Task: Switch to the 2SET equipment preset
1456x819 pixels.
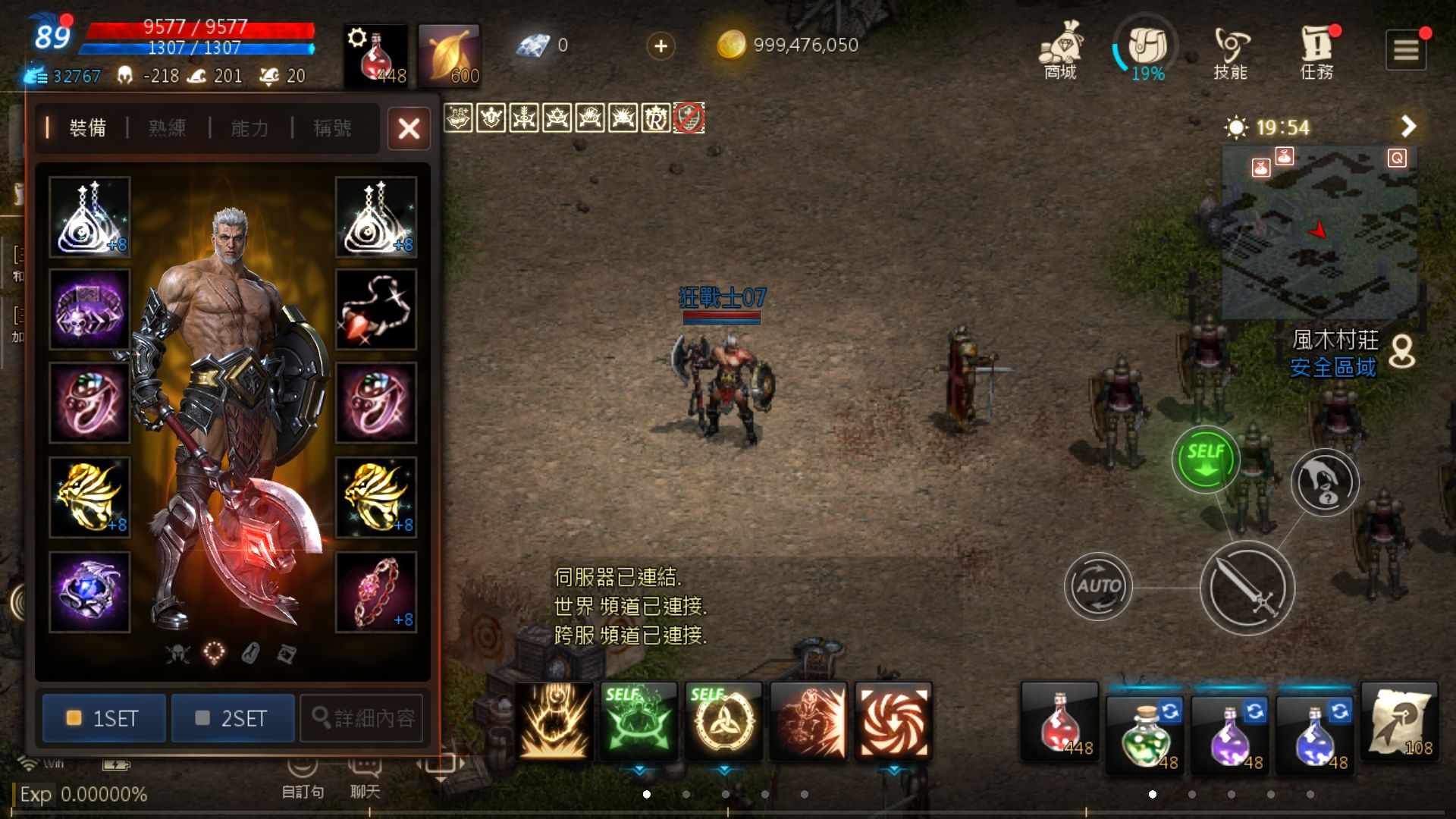Action: pyautogui.click(x=233, y=717)
